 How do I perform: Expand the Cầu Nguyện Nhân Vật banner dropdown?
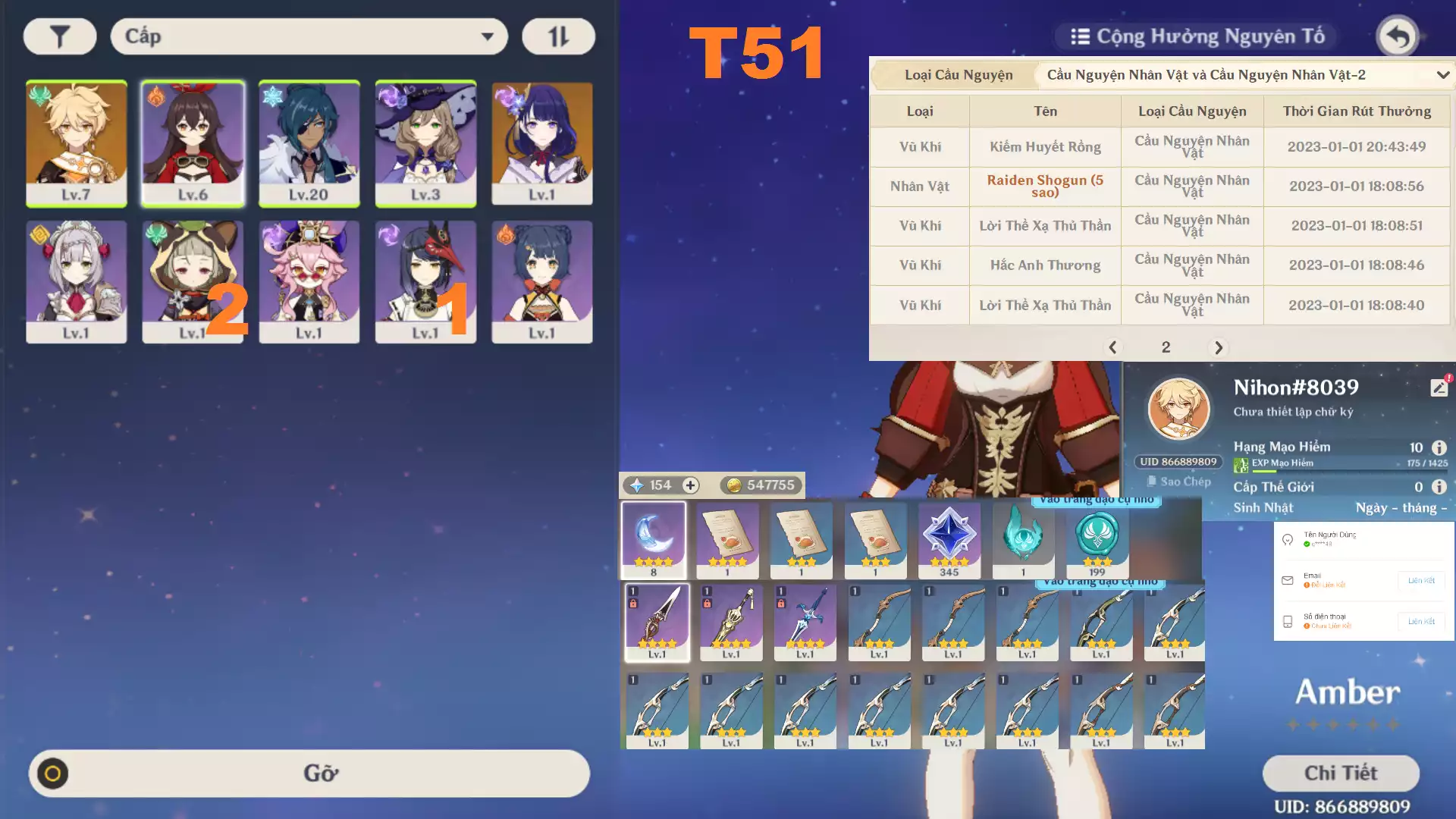tap(1442, 75)
